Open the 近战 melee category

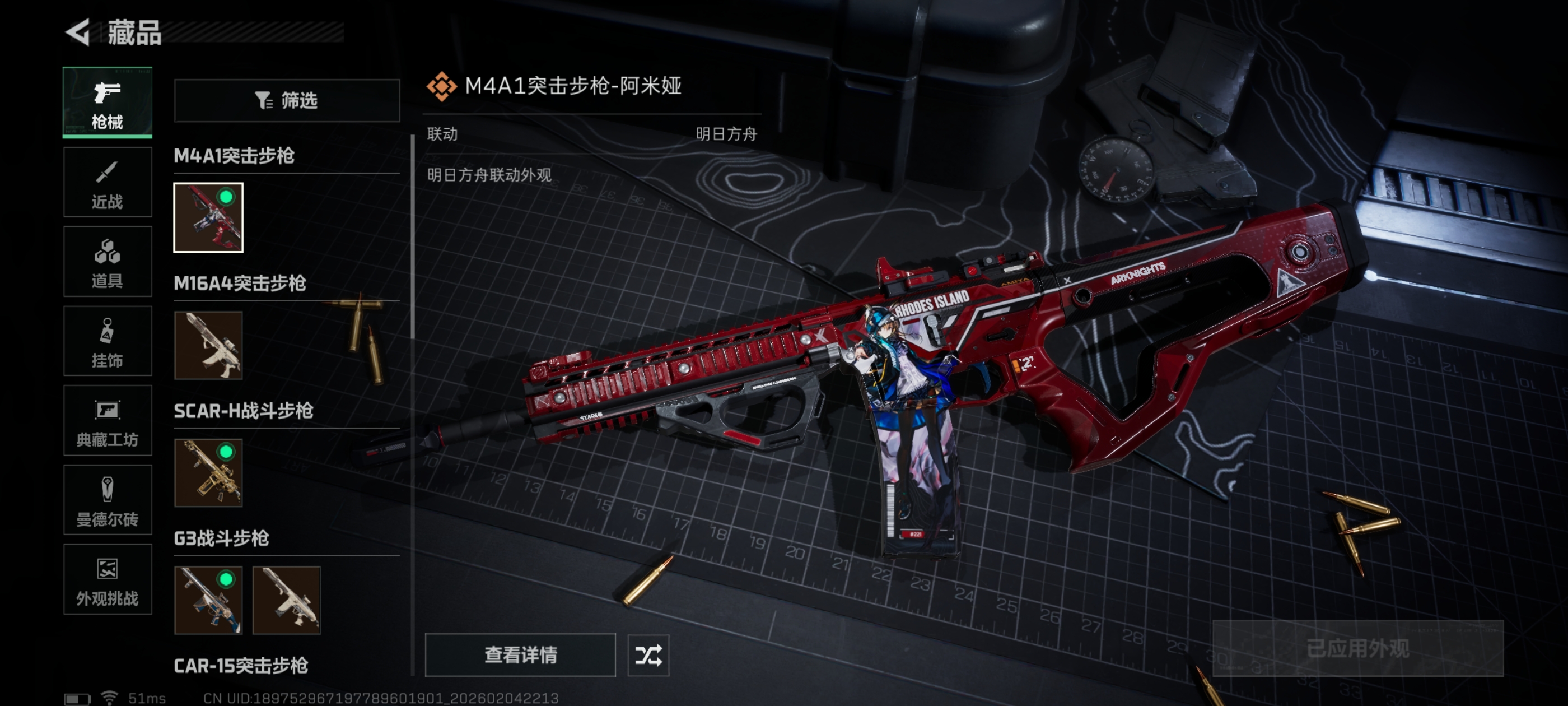coord(107,182)
